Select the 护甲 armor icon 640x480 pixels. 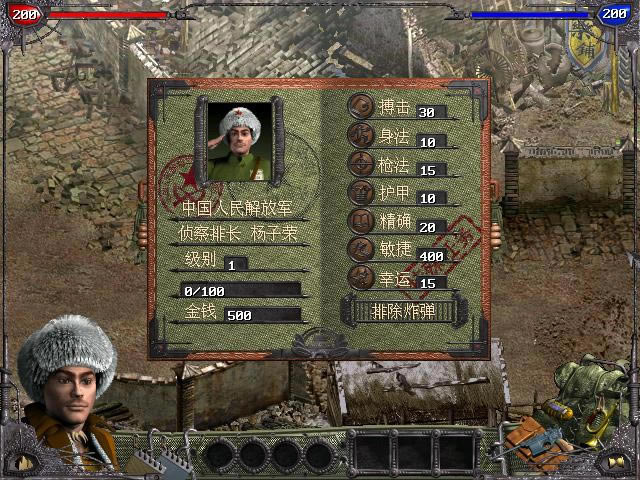(360, 192)
